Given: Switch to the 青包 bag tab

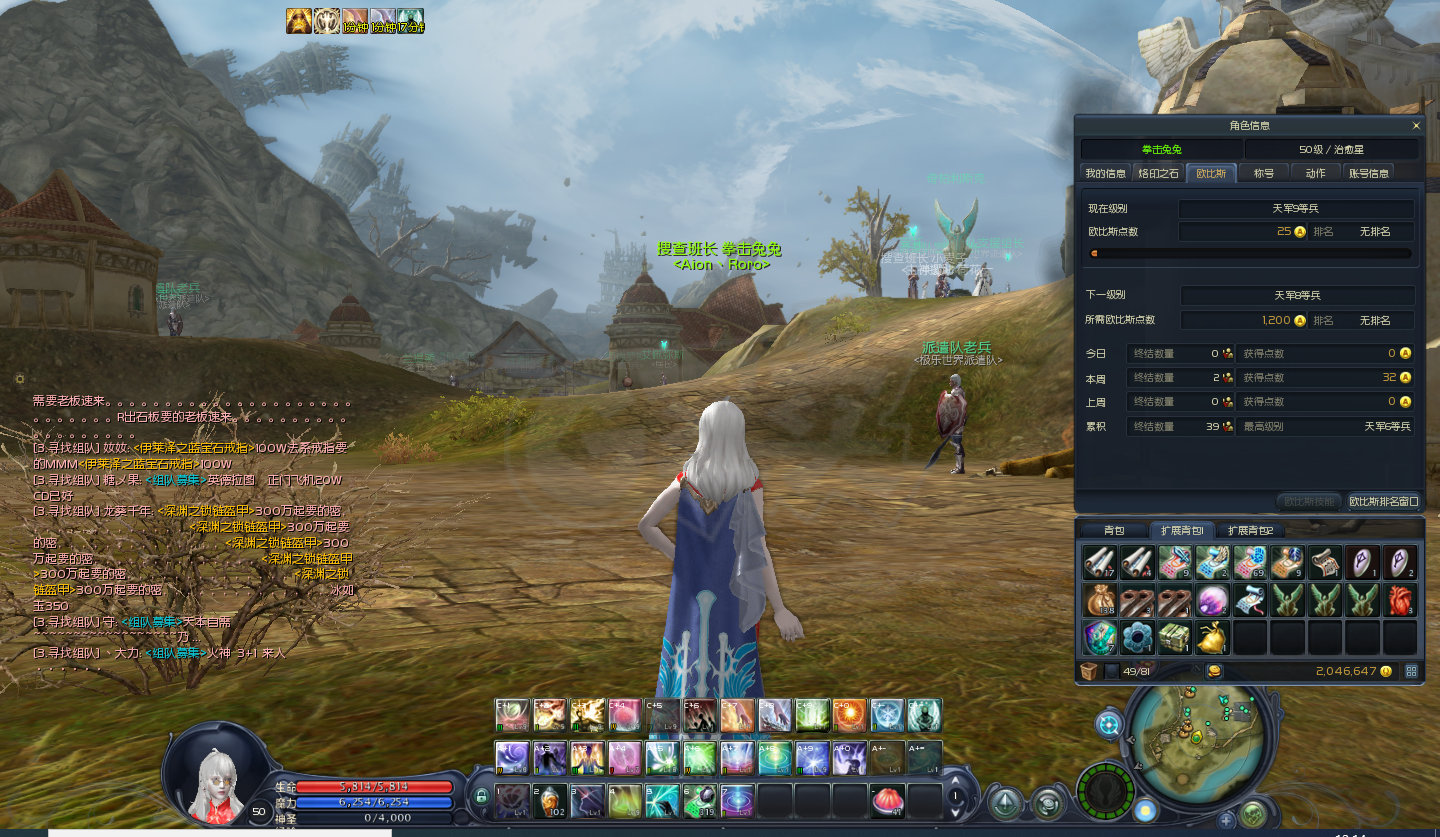Looking at the screenshot, I should tap(1113, 530).
